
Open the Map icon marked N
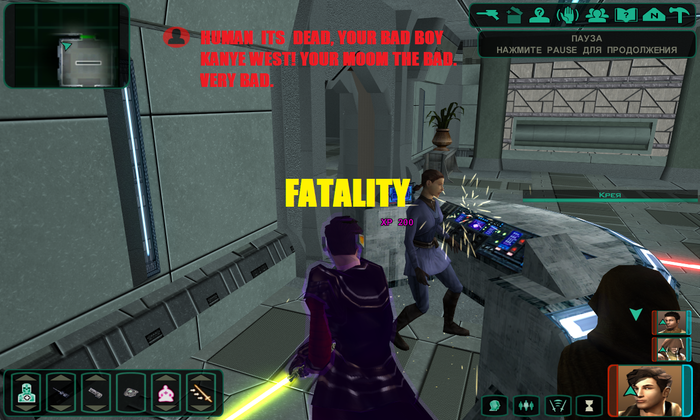pyautogui.click(x=654, y=15)
